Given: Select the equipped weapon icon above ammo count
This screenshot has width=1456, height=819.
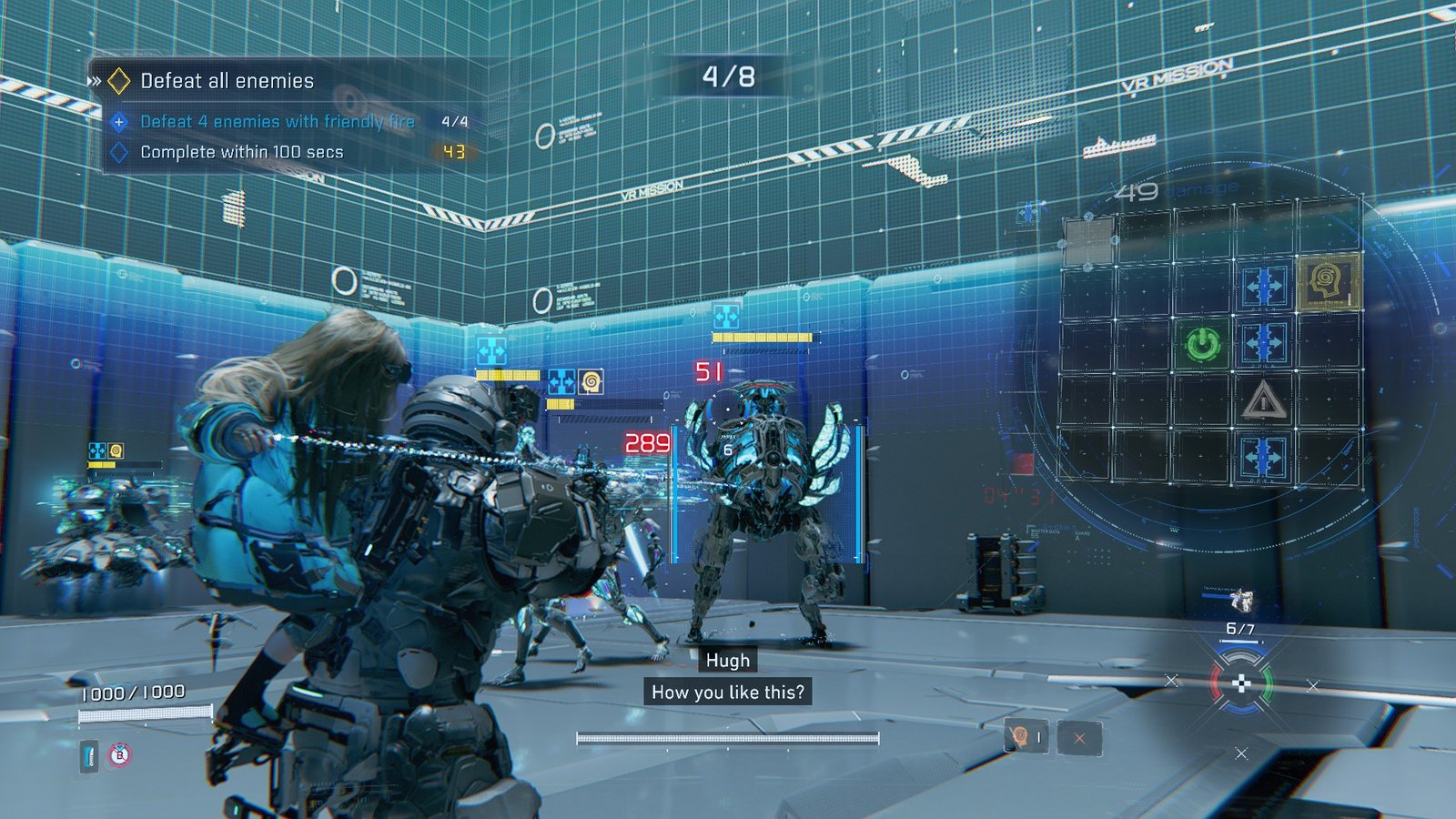Looking at the screenshot, I should click(x=1240, y=600).
